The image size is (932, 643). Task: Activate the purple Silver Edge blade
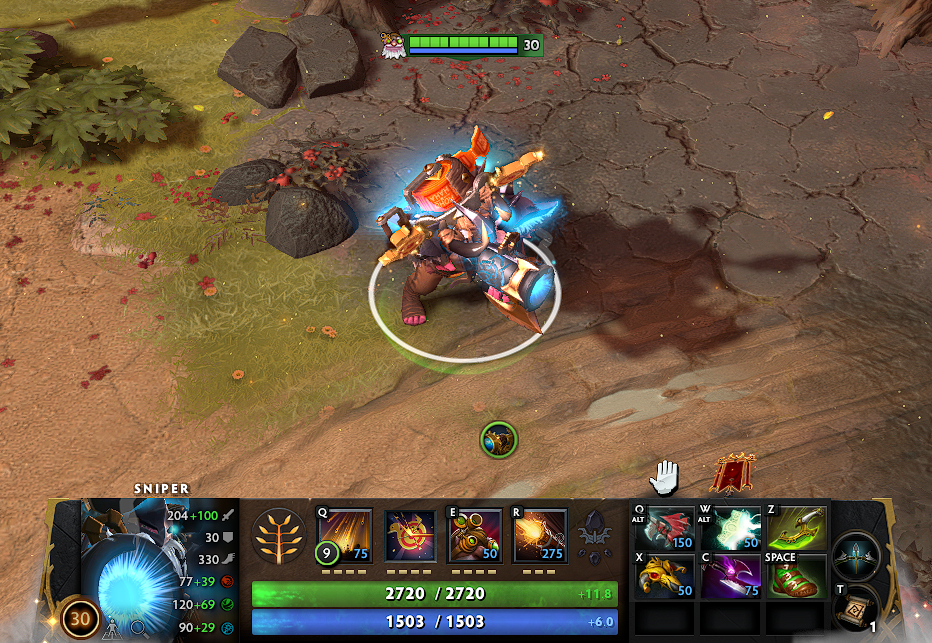click(731, 575)
